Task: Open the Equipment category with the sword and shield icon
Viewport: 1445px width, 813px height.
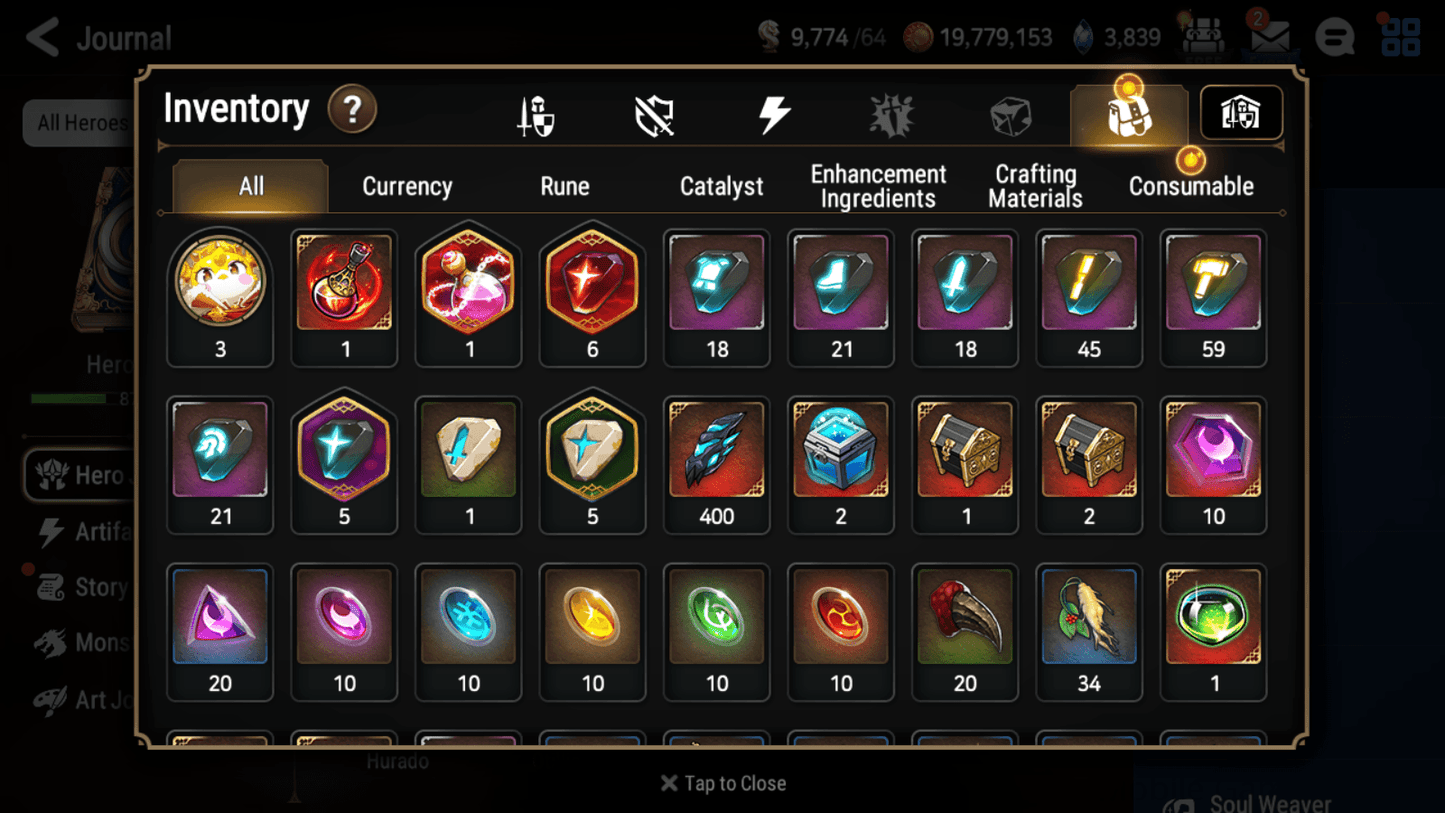Action: click(537, 113)
